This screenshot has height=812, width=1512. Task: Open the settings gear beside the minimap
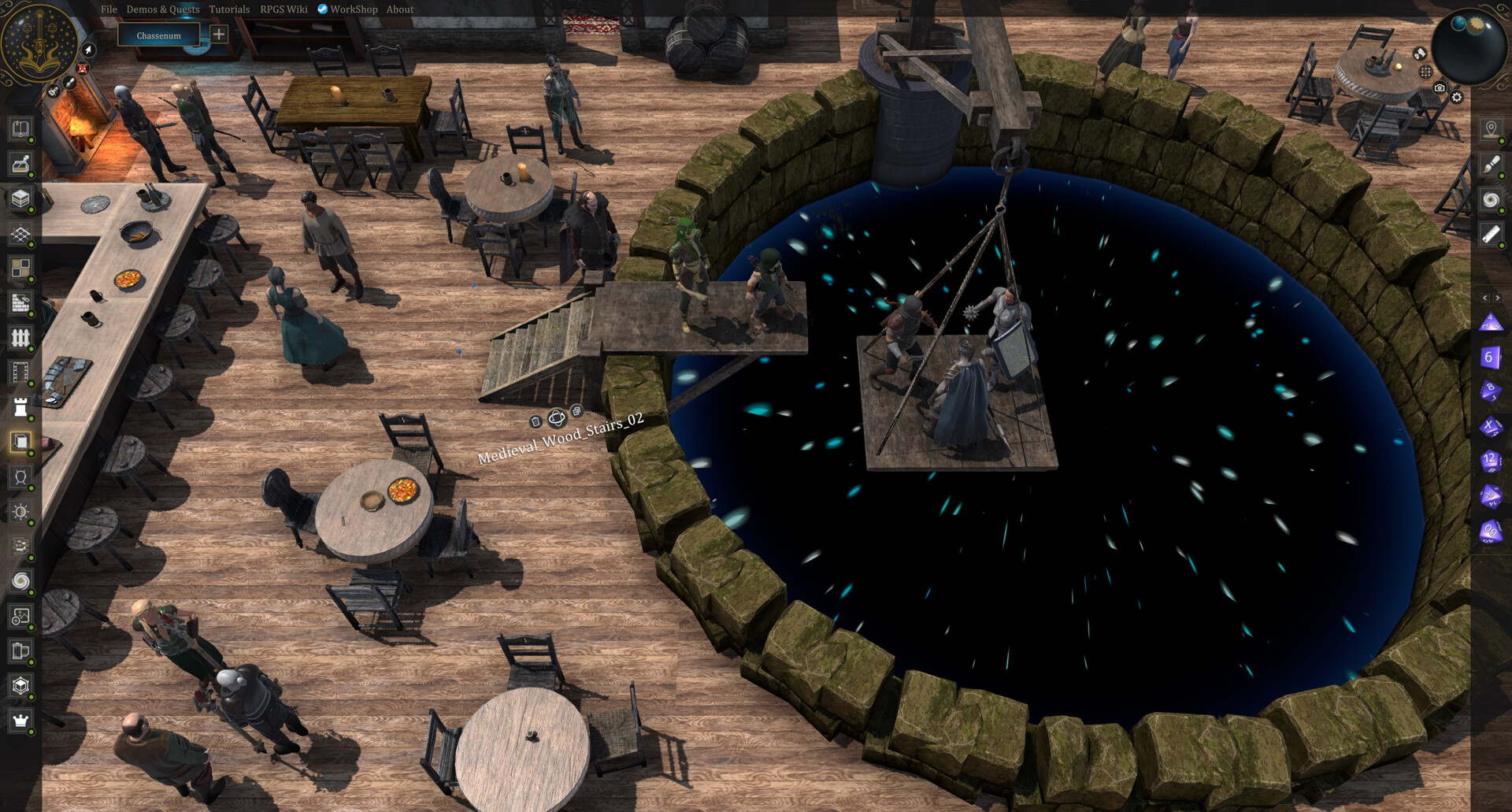[1456, 98]
